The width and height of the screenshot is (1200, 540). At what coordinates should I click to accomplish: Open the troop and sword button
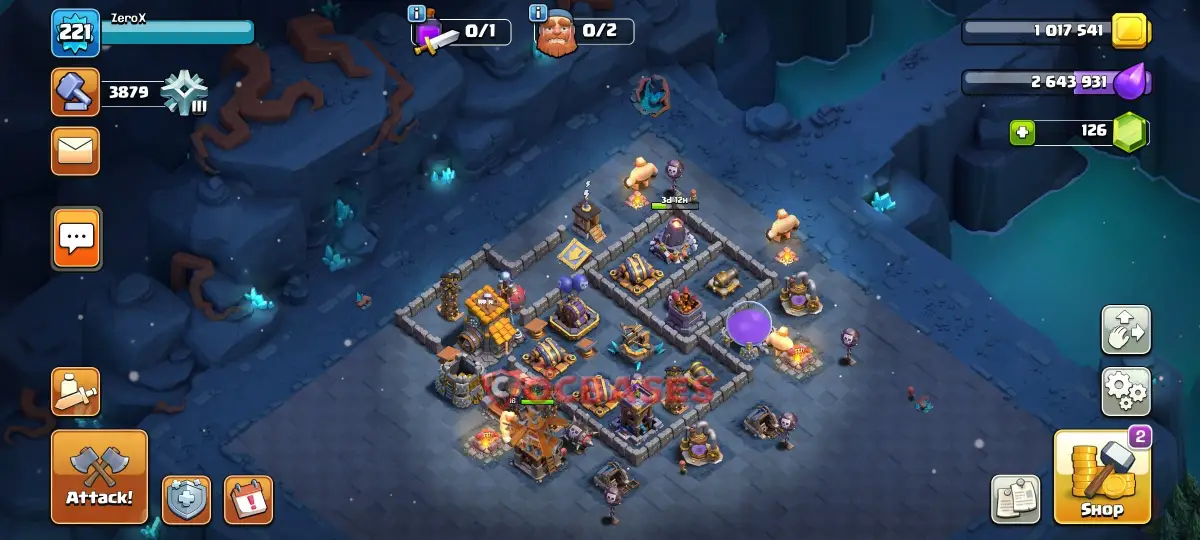click(x=75, y=392)
